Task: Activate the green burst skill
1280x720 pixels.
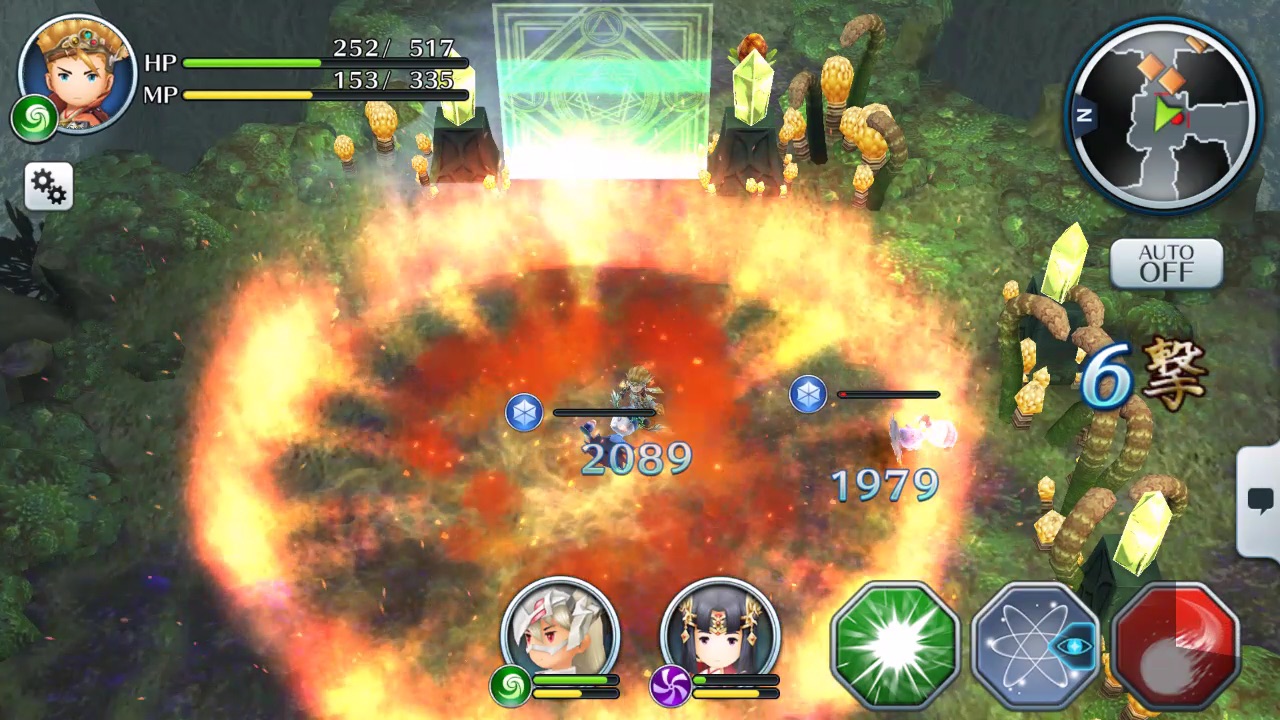Action: click(895, 645)
